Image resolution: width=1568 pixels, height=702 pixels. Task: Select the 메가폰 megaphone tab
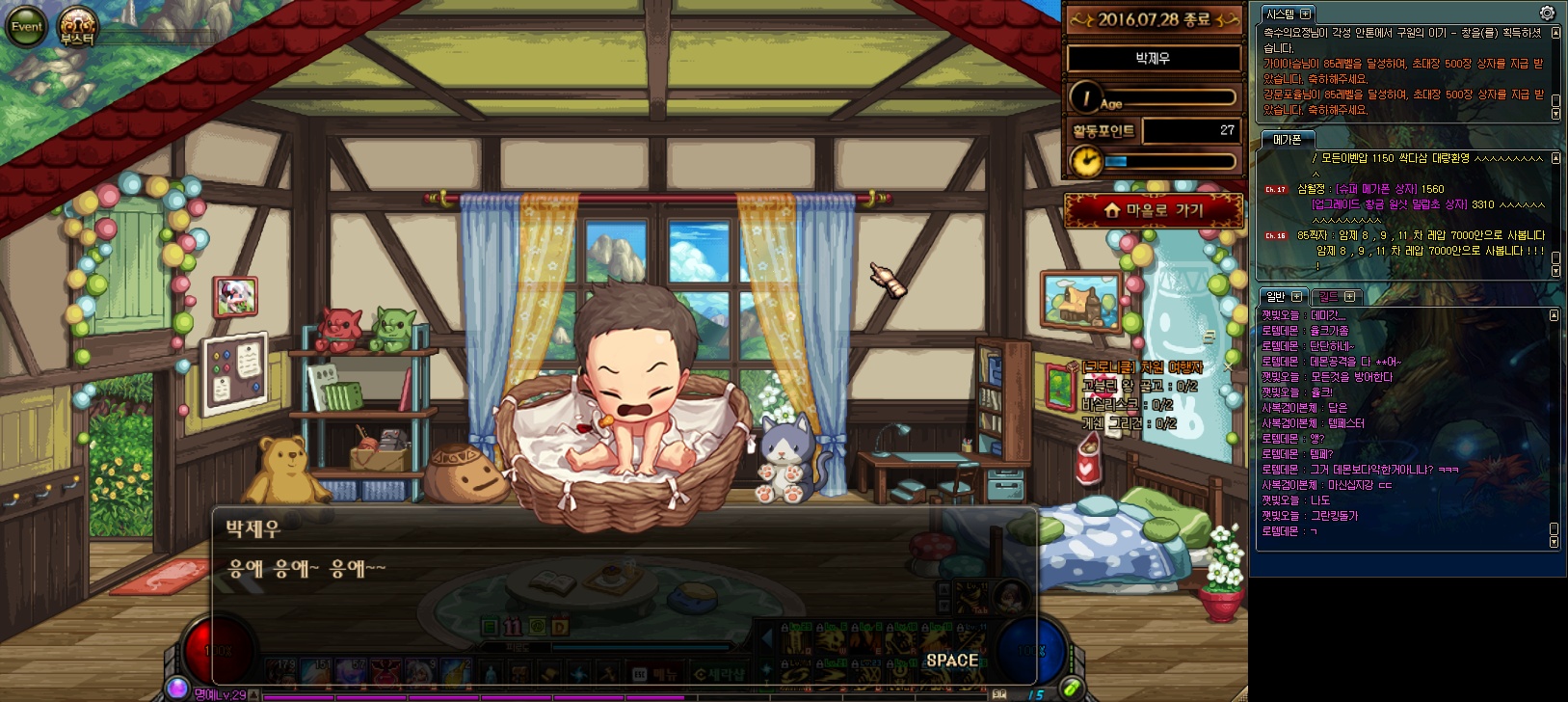point(1287,140)
